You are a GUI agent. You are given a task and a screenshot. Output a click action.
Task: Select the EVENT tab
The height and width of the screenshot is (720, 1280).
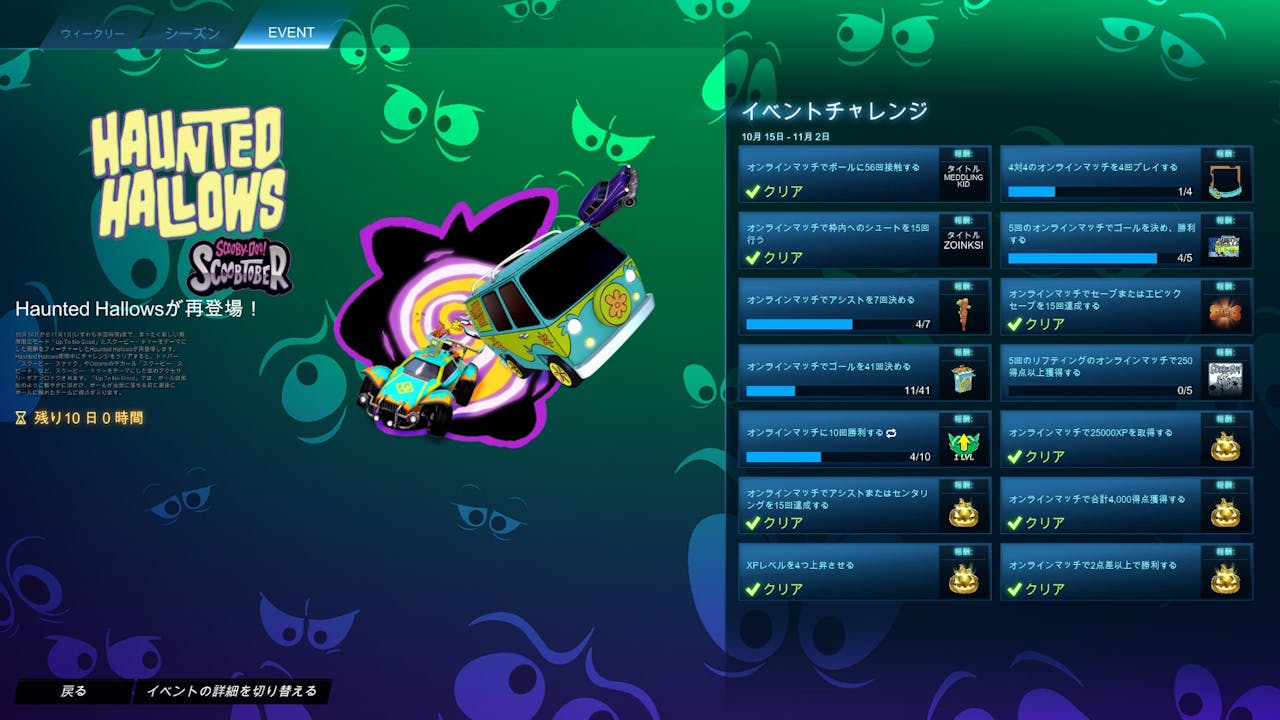pos(291,33)
